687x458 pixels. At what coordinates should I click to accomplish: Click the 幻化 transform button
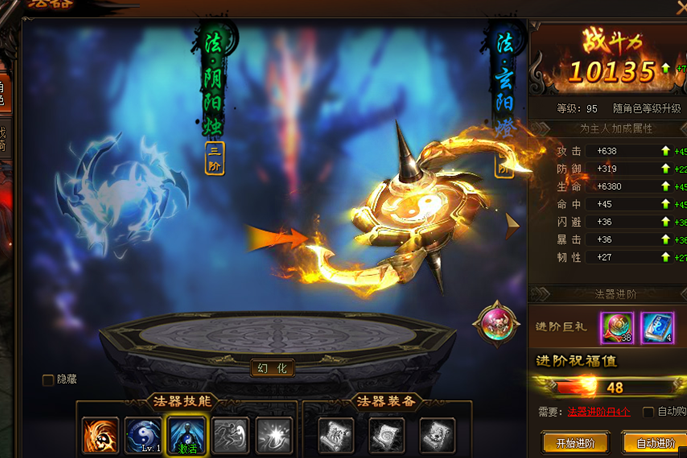272,368
